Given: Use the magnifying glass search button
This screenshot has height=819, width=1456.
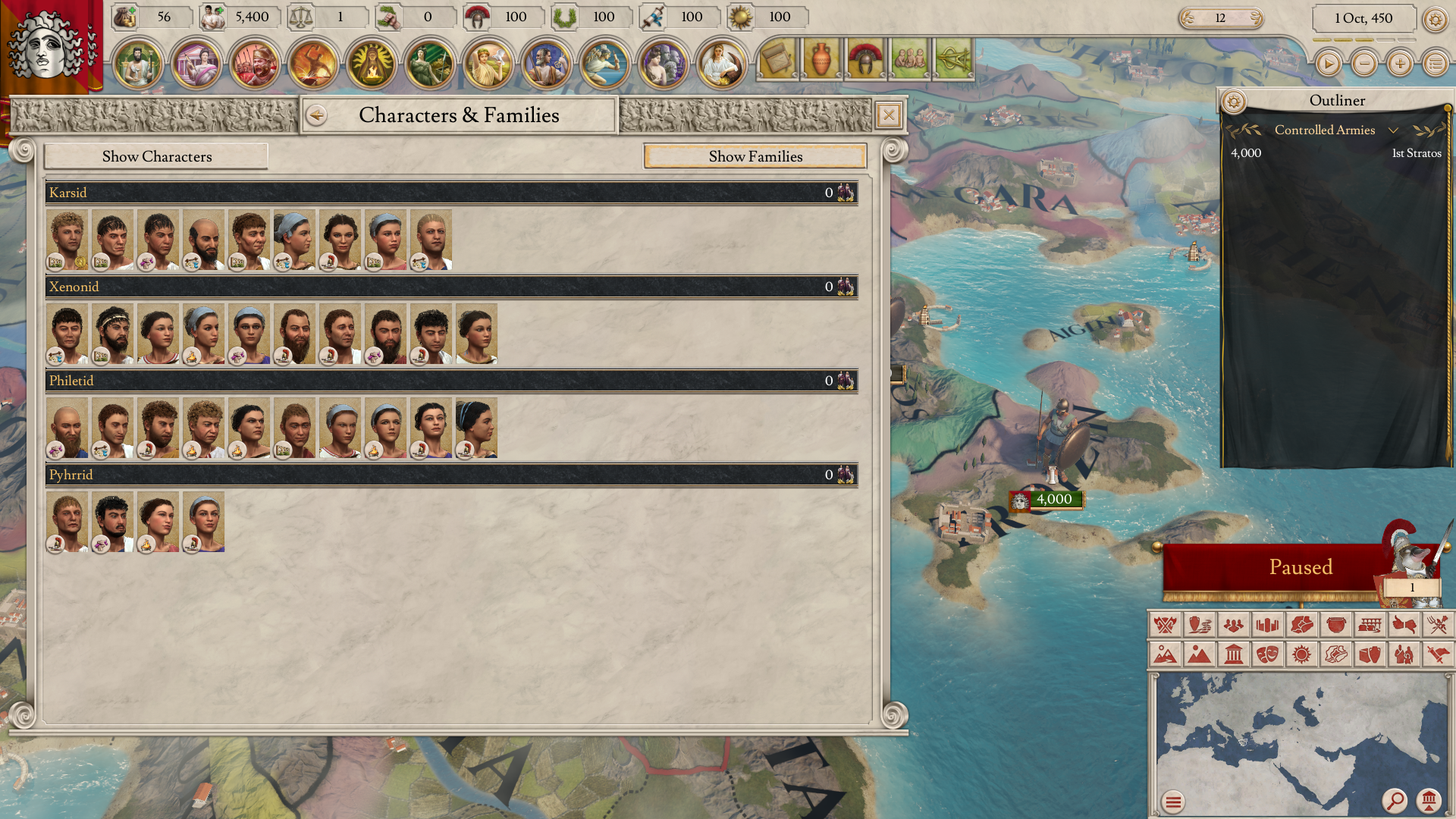Looking at the screenshot, I should coord(1394,800).
